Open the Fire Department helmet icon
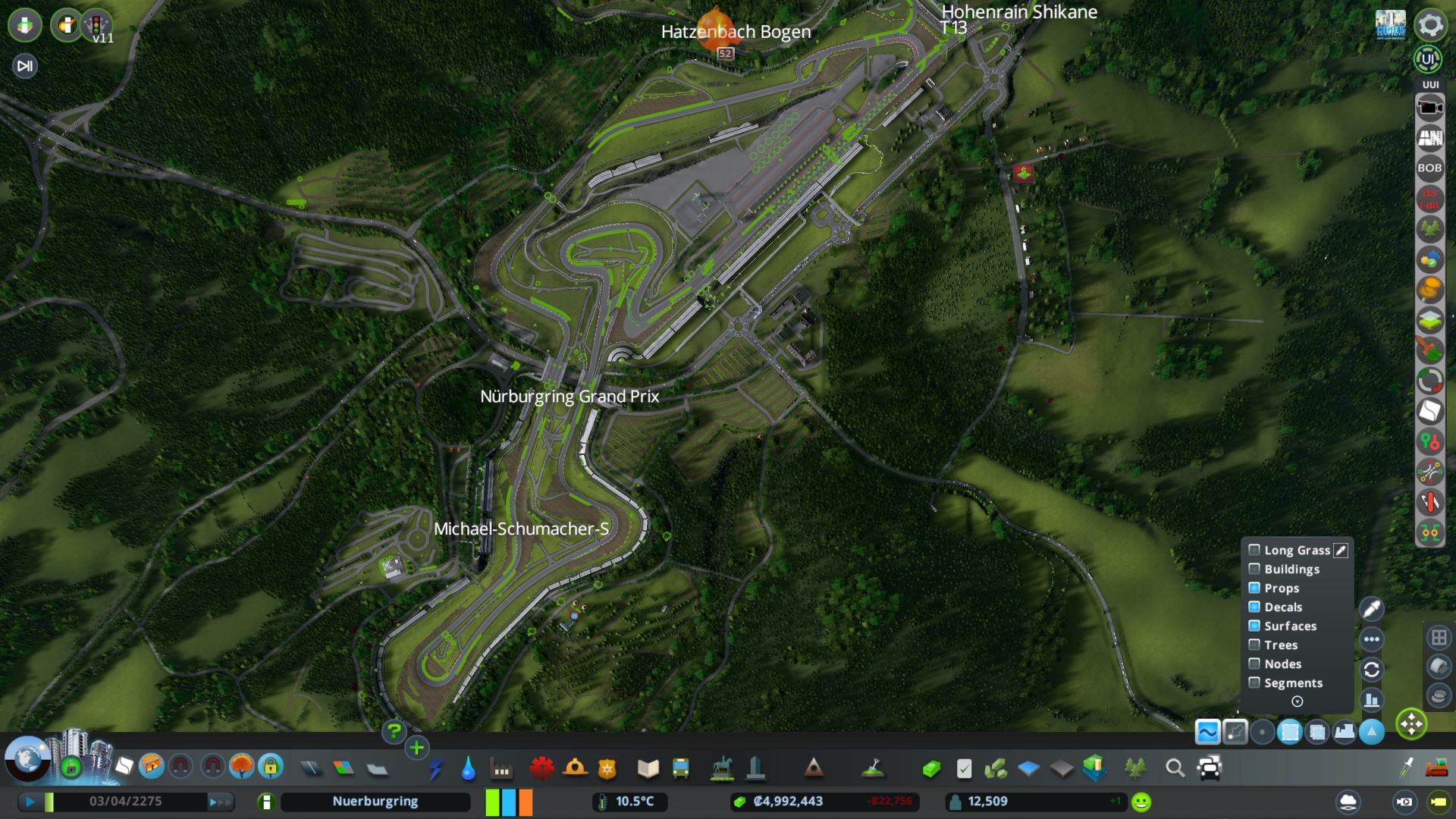 (574, 768)
